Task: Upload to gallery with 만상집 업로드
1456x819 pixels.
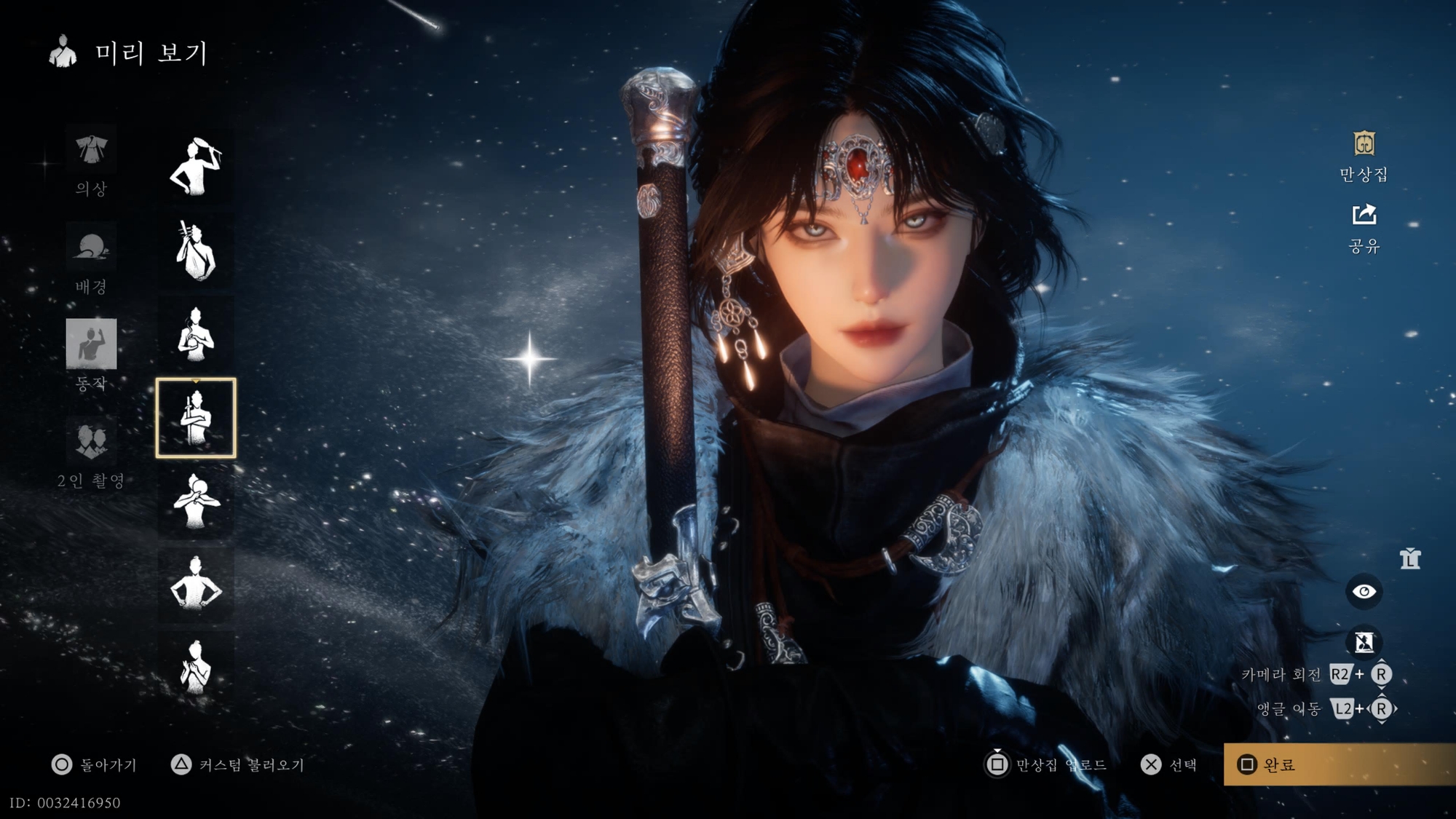Action: [x=1046, y=764]
